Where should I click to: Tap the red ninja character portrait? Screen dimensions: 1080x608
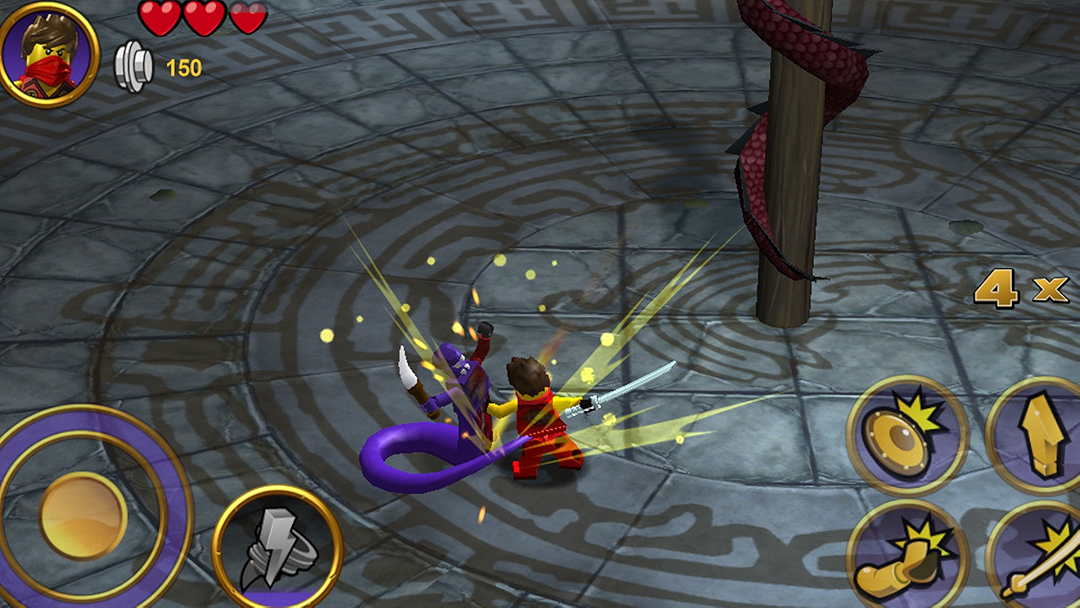click(49, 53)
